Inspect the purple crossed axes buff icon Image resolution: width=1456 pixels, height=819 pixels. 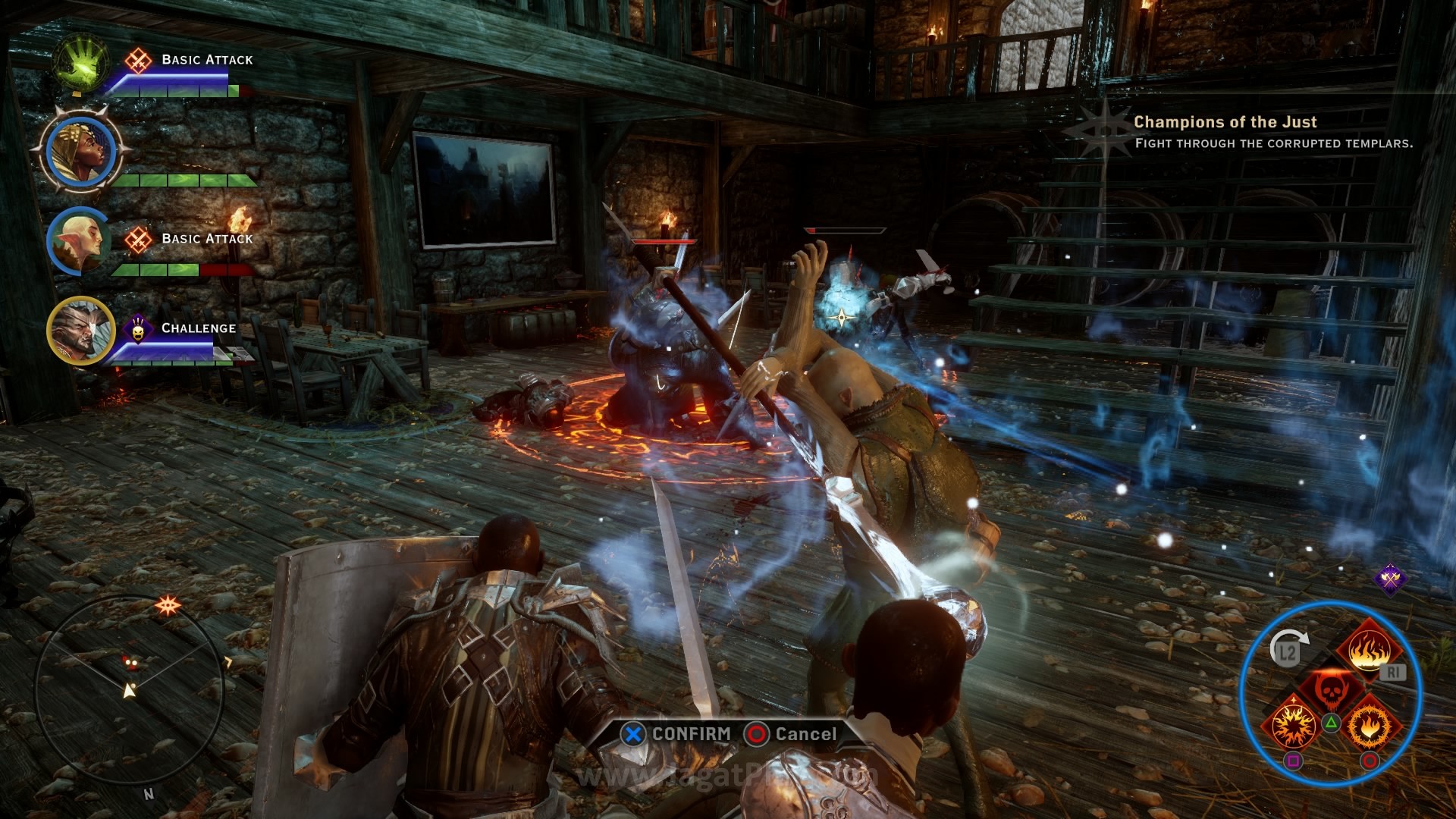pos(1390,579)
